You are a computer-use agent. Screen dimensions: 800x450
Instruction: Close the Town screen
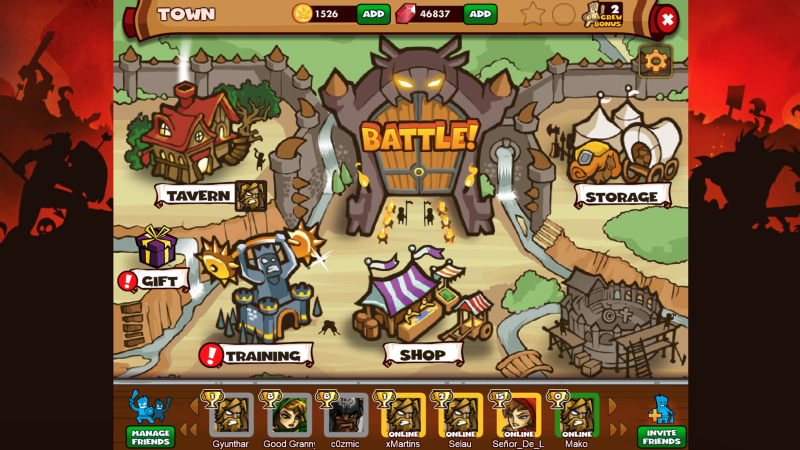point(666,19)
